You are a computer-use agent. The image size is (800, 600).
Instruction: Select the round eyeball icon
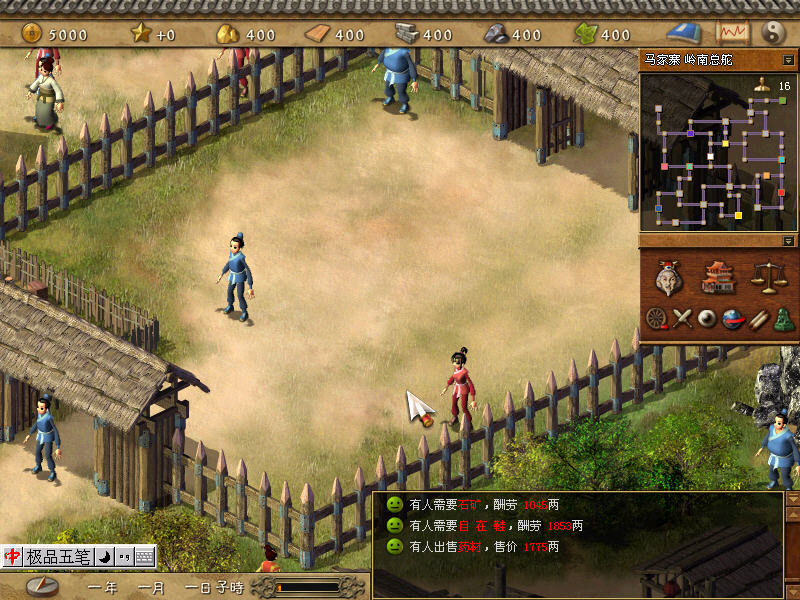[x=707, y=319]
